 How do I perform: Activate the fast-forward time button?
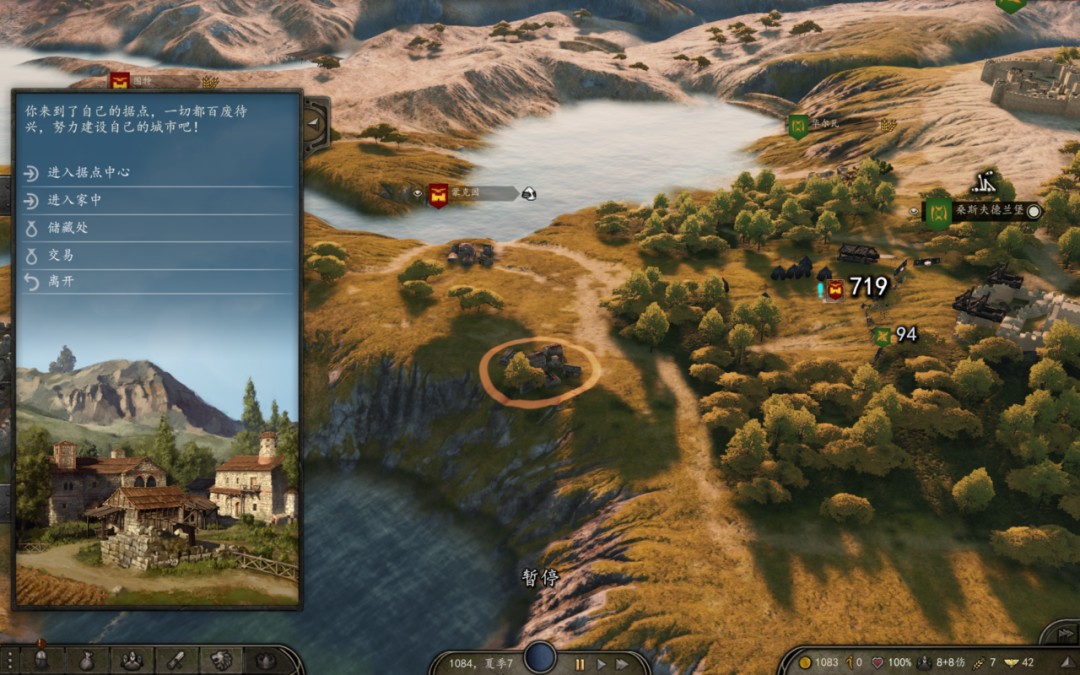(x=622, y=663)
